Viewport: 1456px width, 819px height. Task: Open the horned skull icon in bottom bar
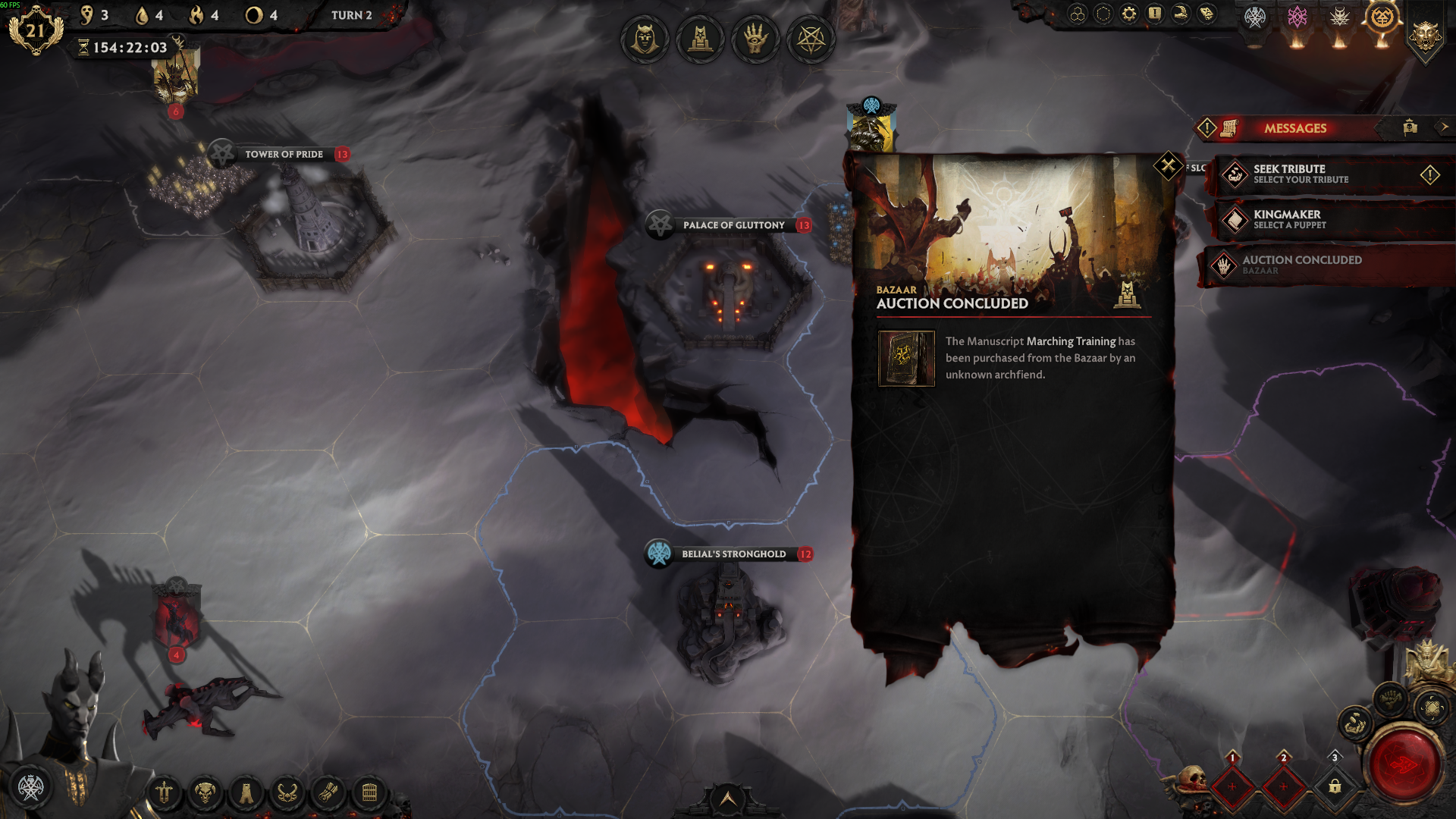pyautogui.click(x=205, y=794)
